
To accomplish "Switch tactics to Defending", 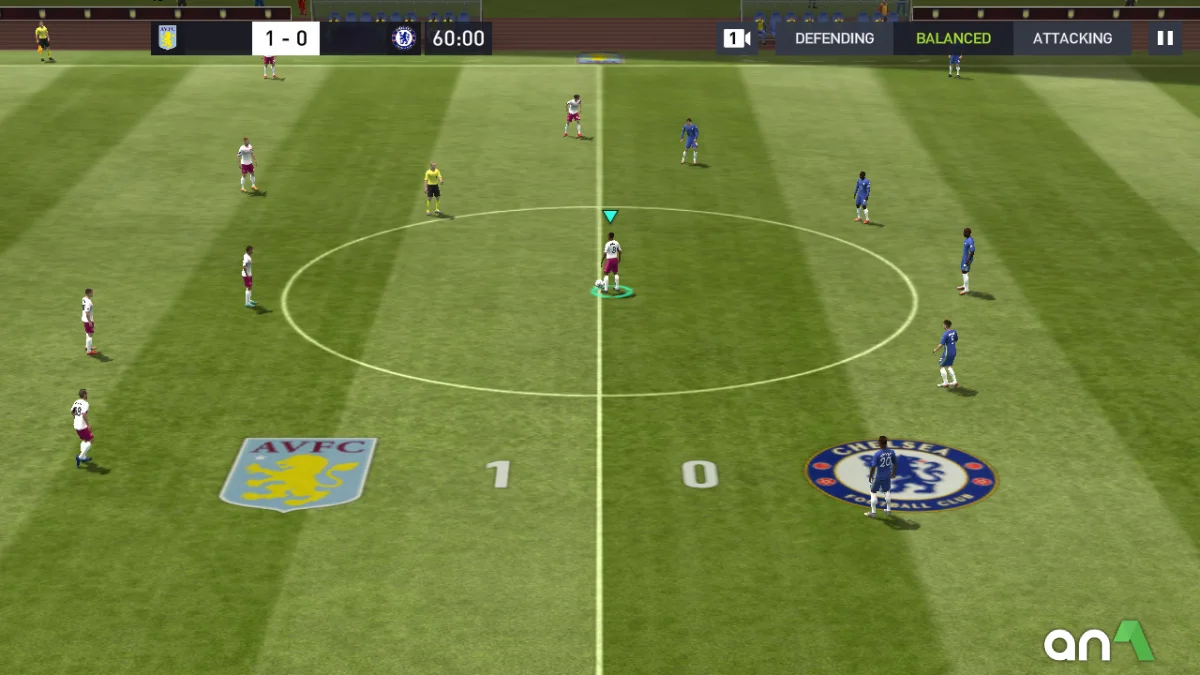I will (x=834, y=39).
